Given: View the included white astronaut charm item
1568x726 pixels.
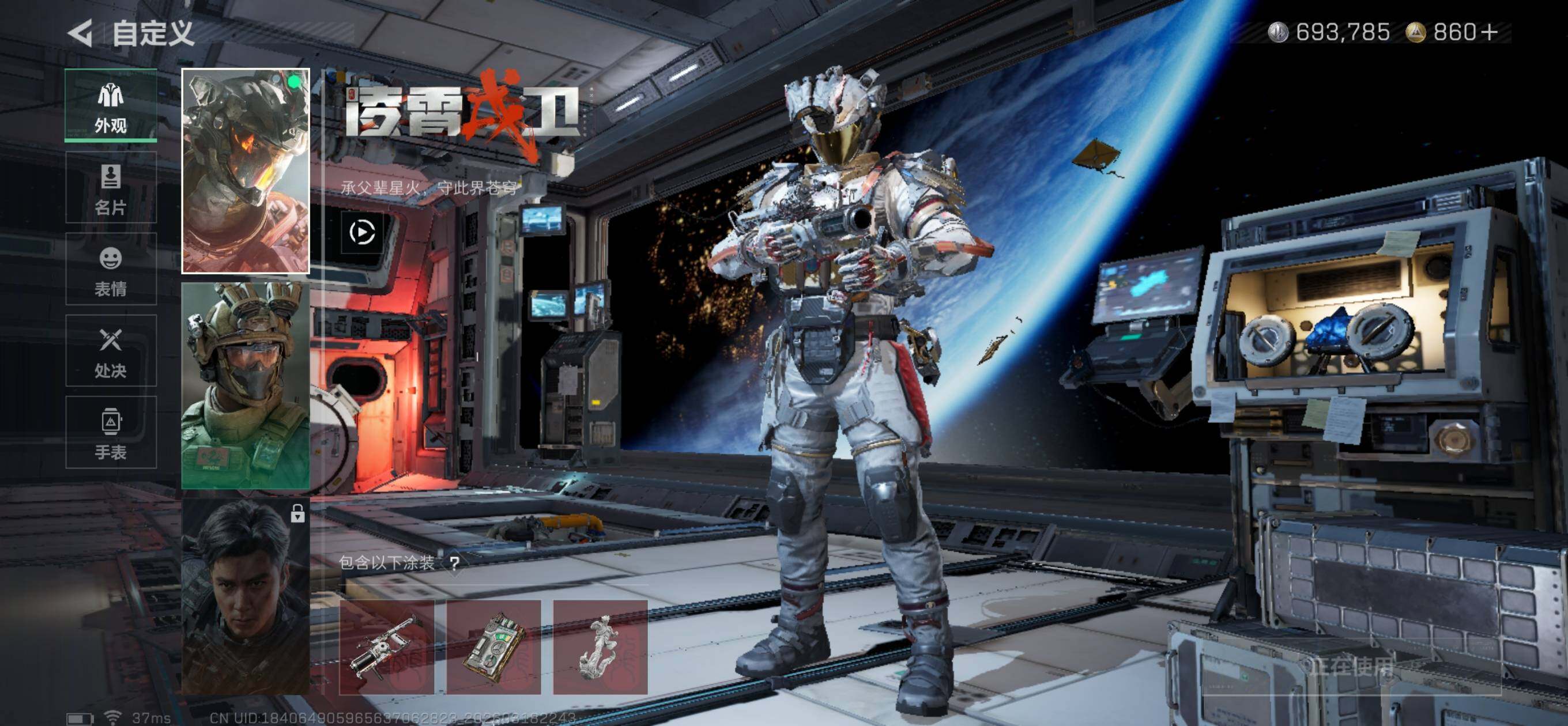Looking at the screenshot, I should pyautogui.click(x=600, y=647).
